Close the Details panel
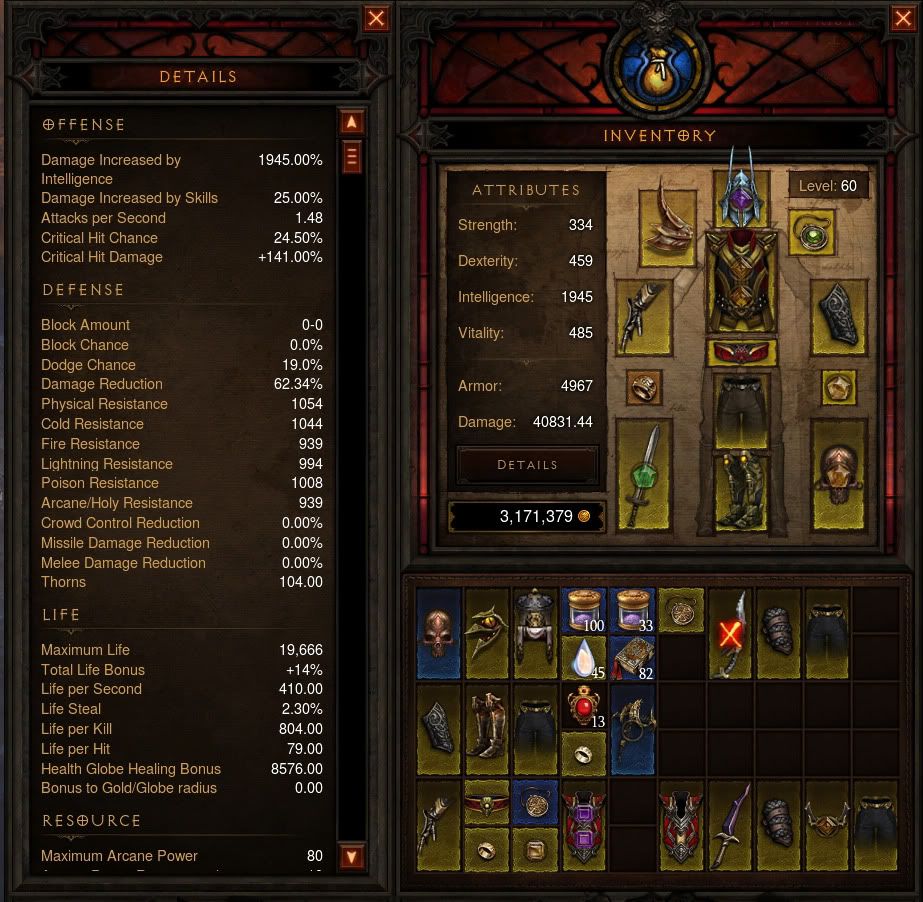The height and width of the screenshot is (902, 923). coord(376,18)
